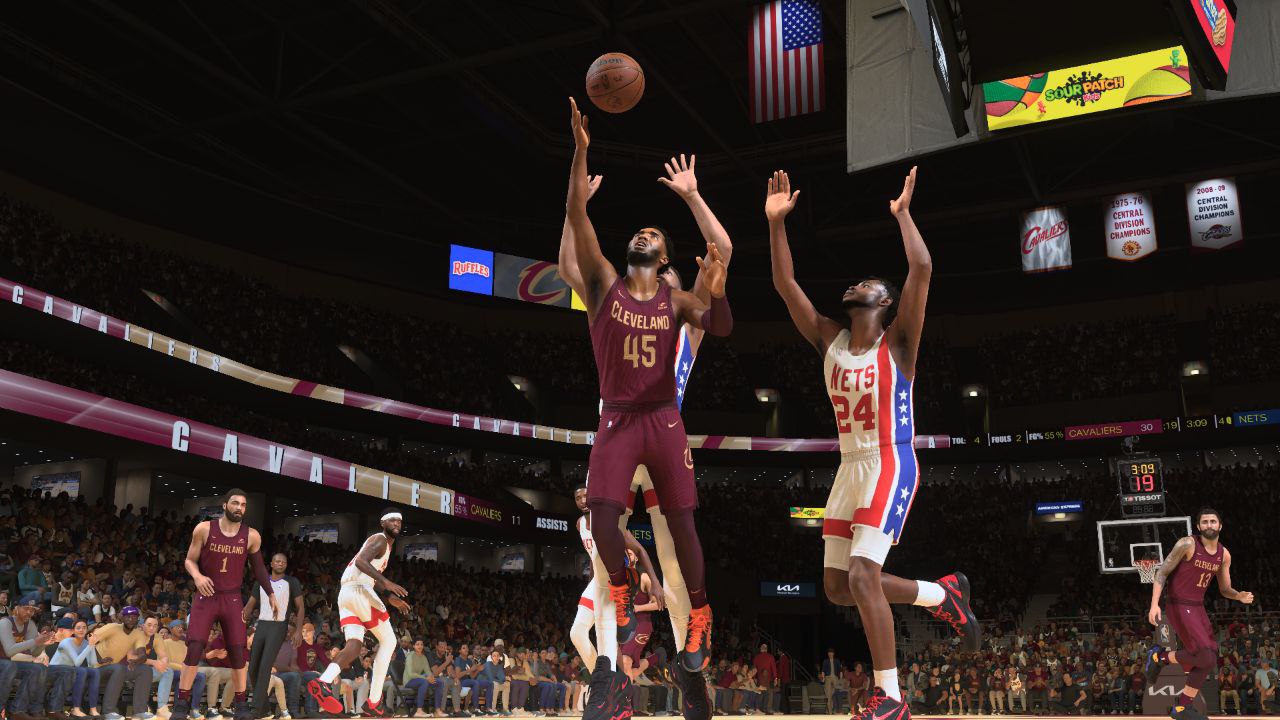Click the Kia logo on the basket stanchion pad
1280x720 pixels.
click(1164, 690)
